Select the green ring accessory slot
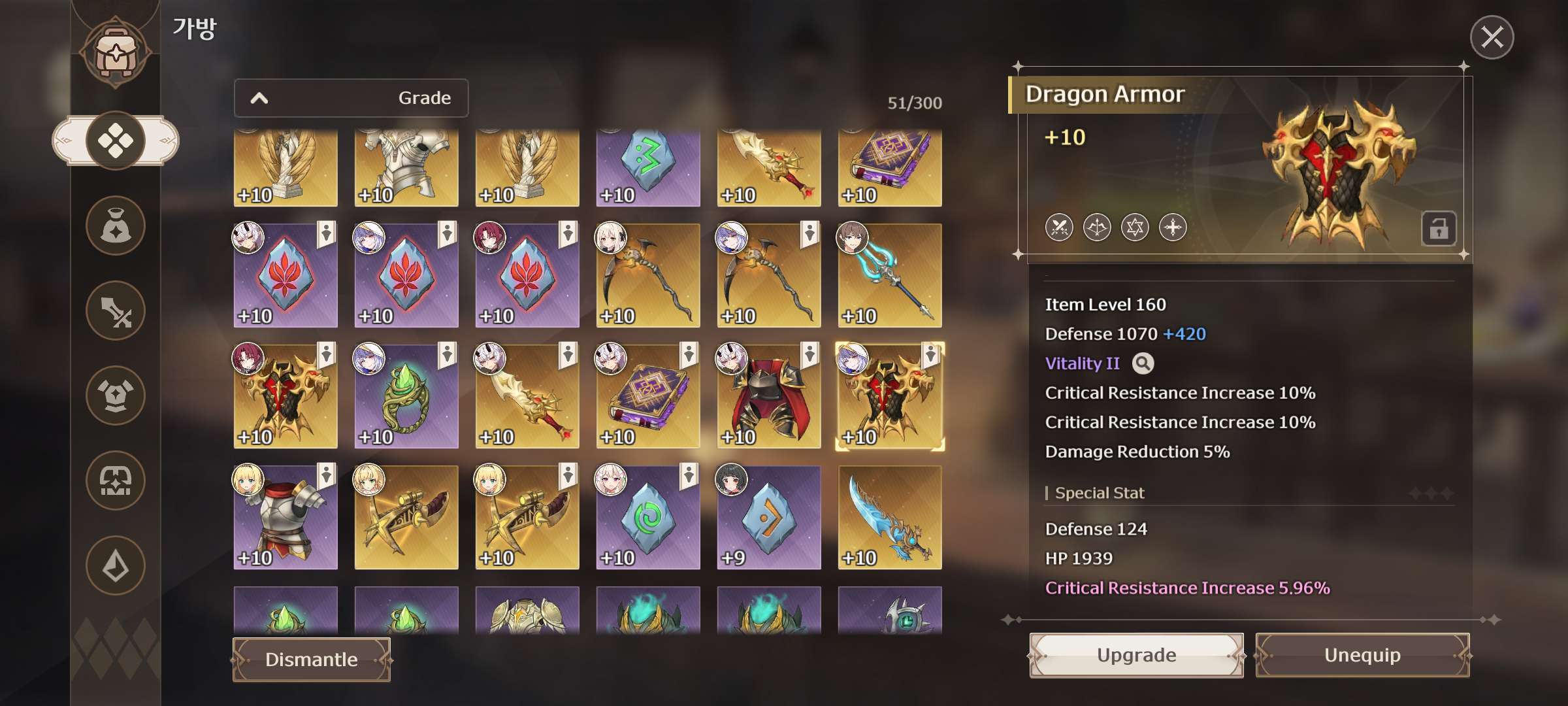 coord(406,397)
